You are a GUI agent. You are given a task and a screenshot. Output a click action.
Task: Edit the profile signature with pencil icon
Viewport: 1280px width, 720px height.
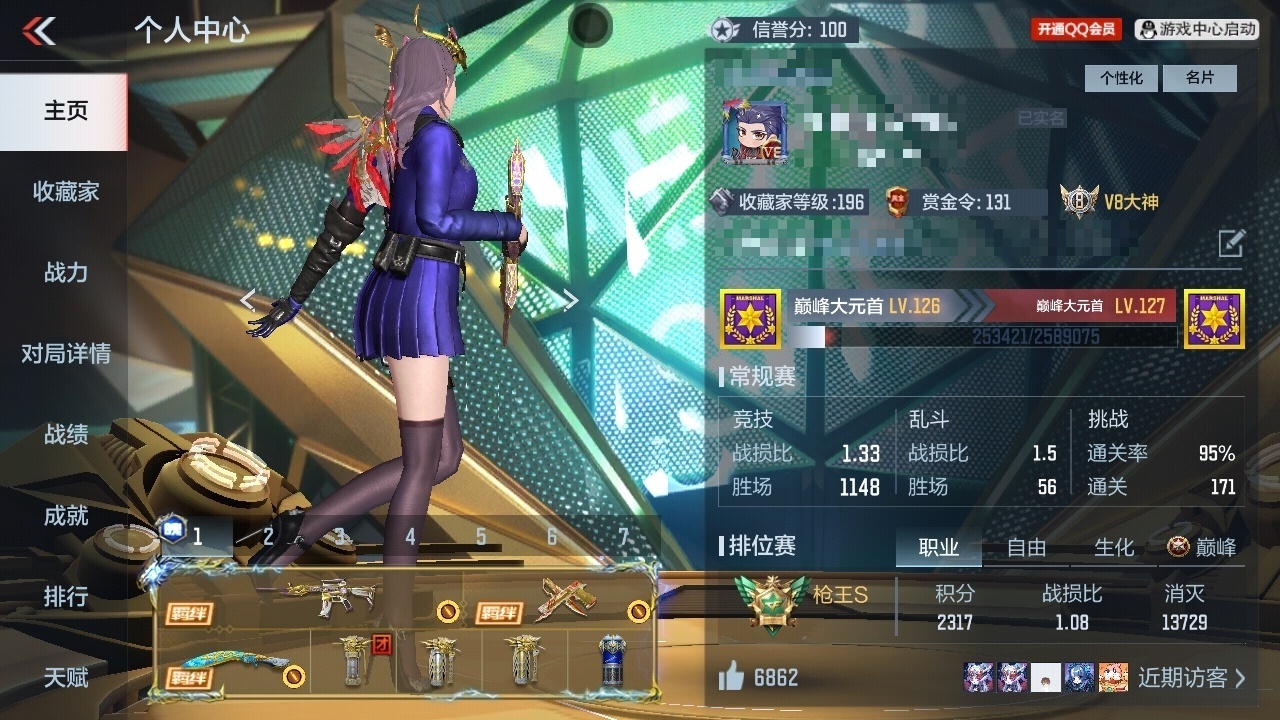[x=1231, y=243]
